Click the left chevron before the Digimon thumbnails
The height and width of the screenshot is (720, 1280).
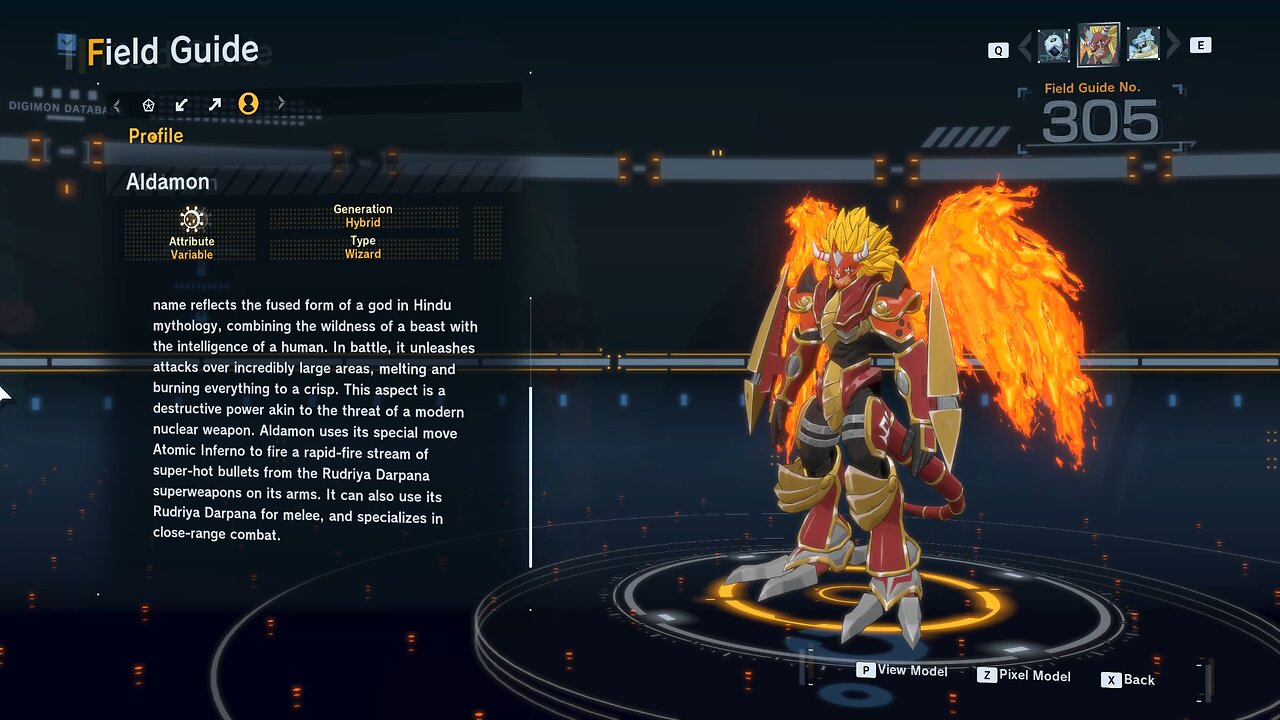(1024, 46)
